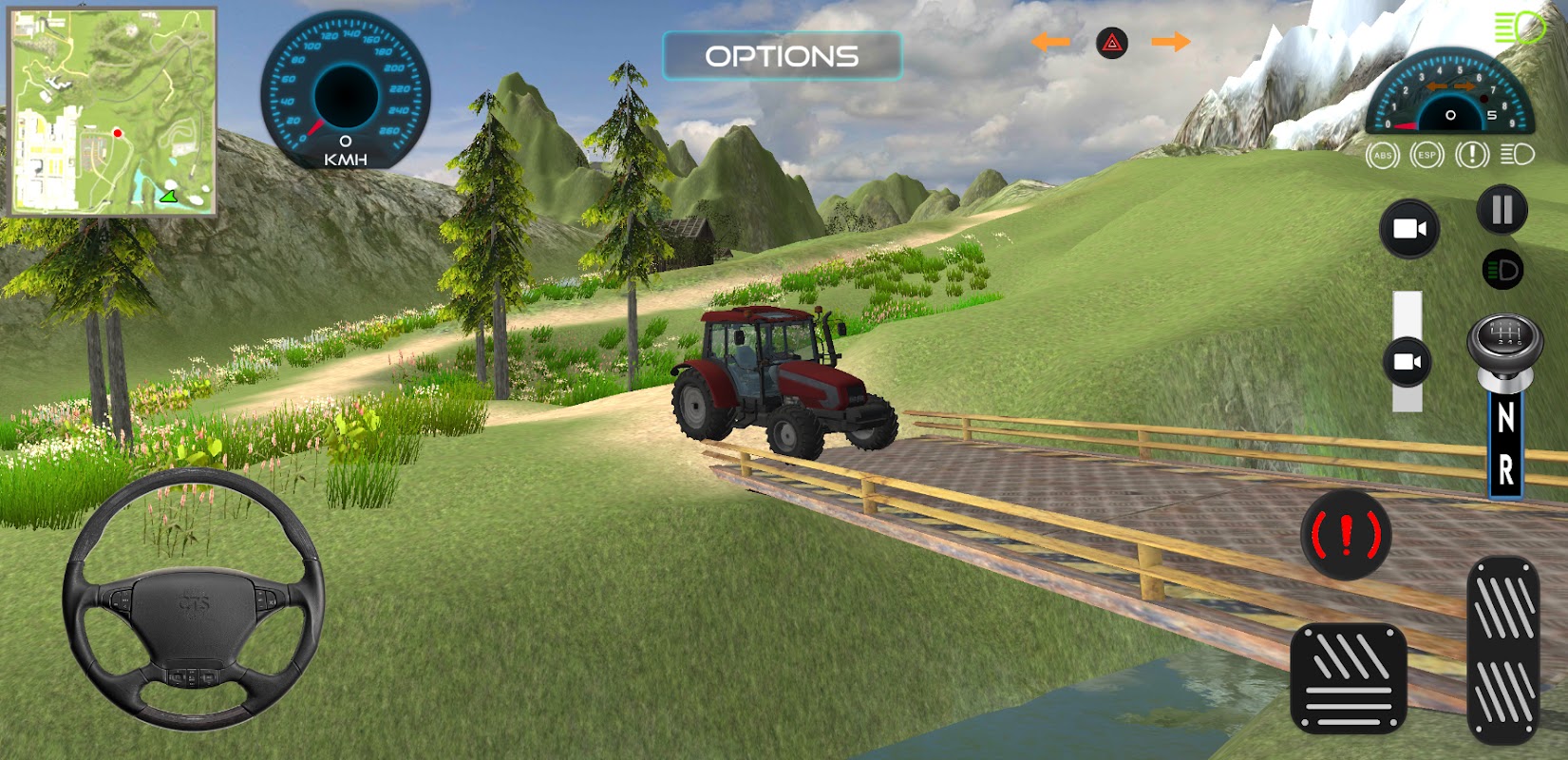Screen dimensions: 1568x760
Task: Engage the red handbrake button
Action: [x=1346, y=536]
